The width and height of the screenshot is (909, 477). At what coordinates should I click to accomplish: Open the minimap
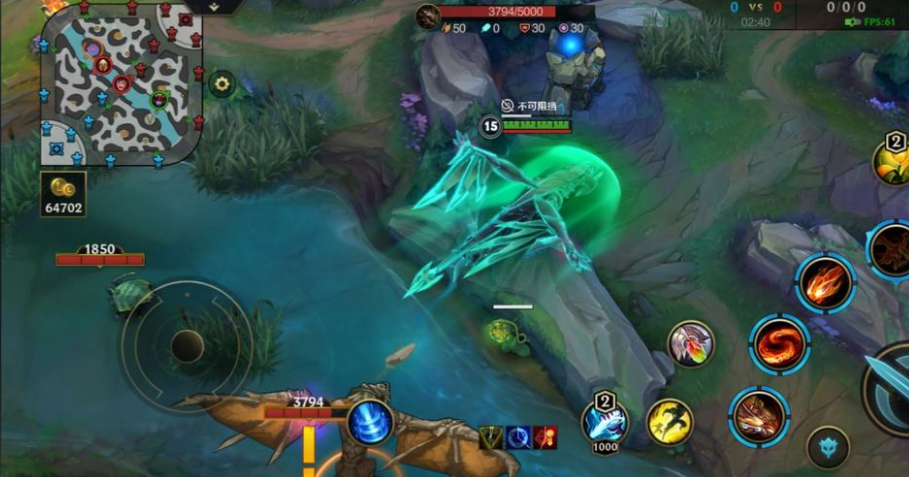[120, 84]
